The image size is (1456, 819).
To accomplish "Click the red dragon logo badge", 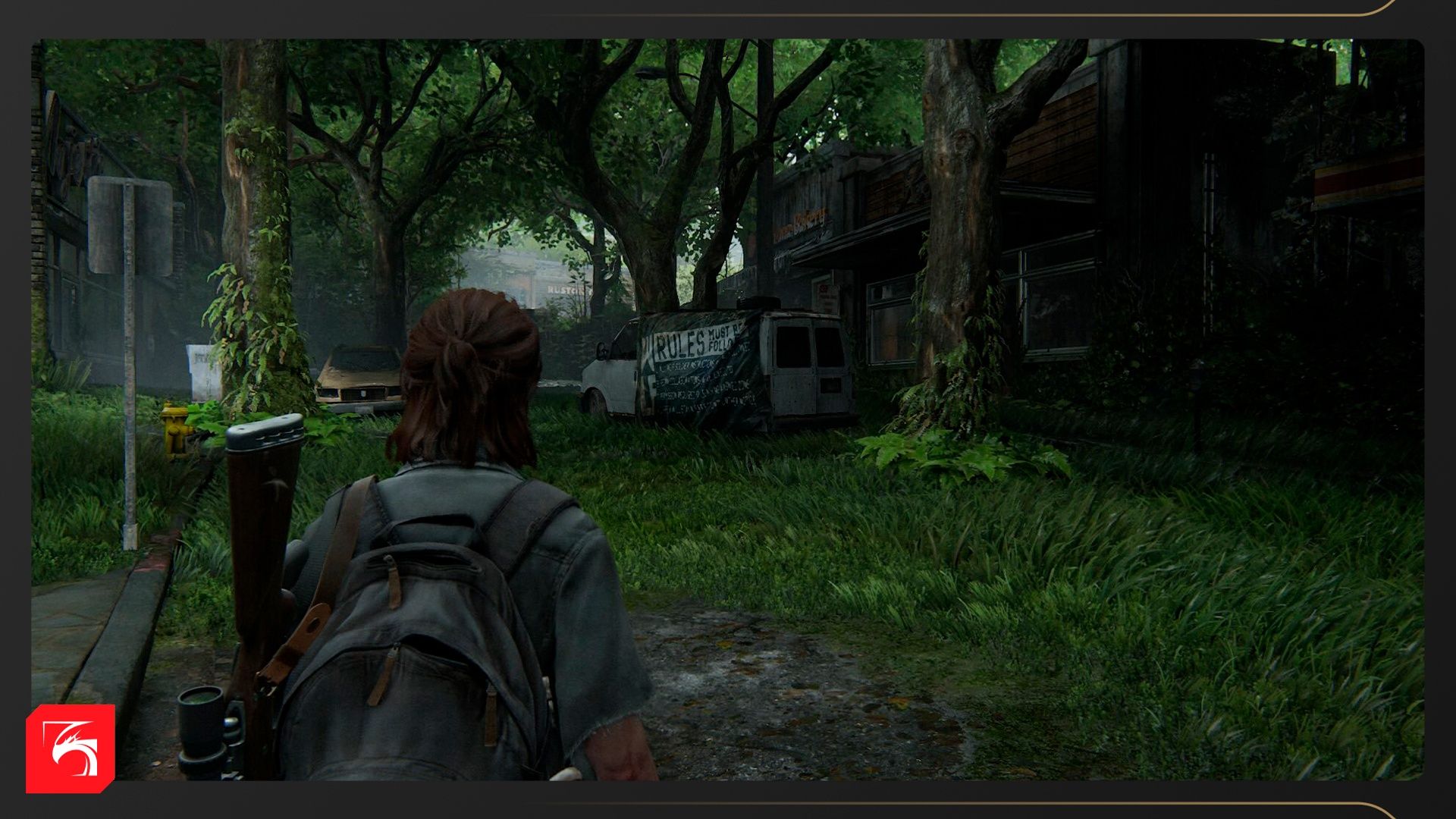I will 71,748.
